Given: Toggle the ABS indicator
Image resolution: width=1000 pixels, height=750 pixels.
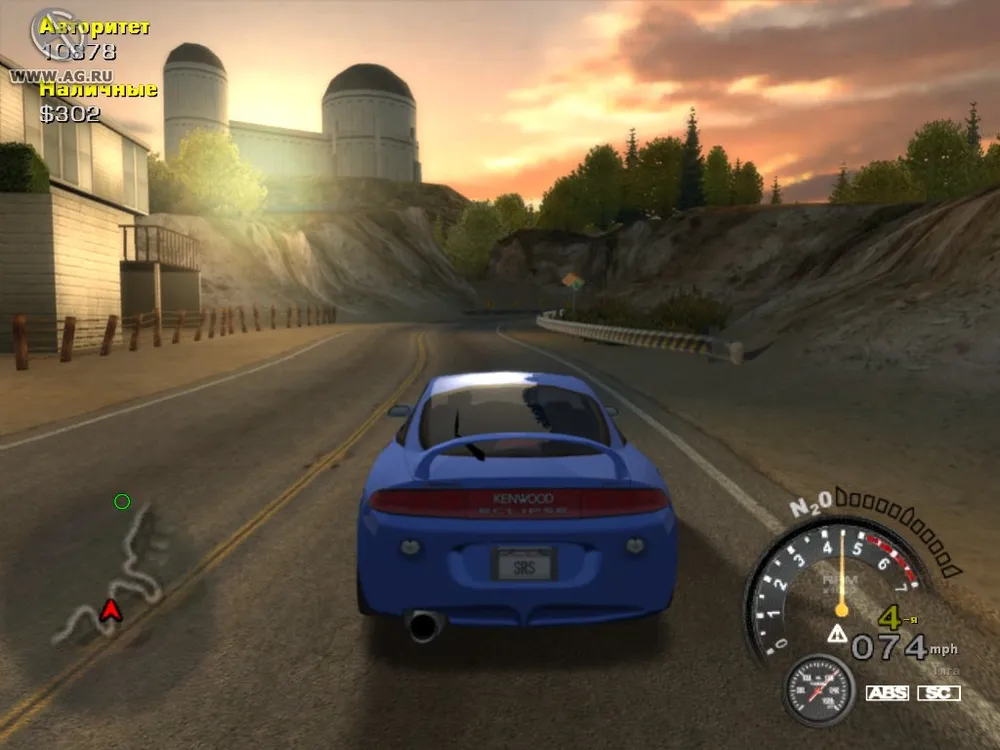Looking at the screenshot, I should point(887,693).
